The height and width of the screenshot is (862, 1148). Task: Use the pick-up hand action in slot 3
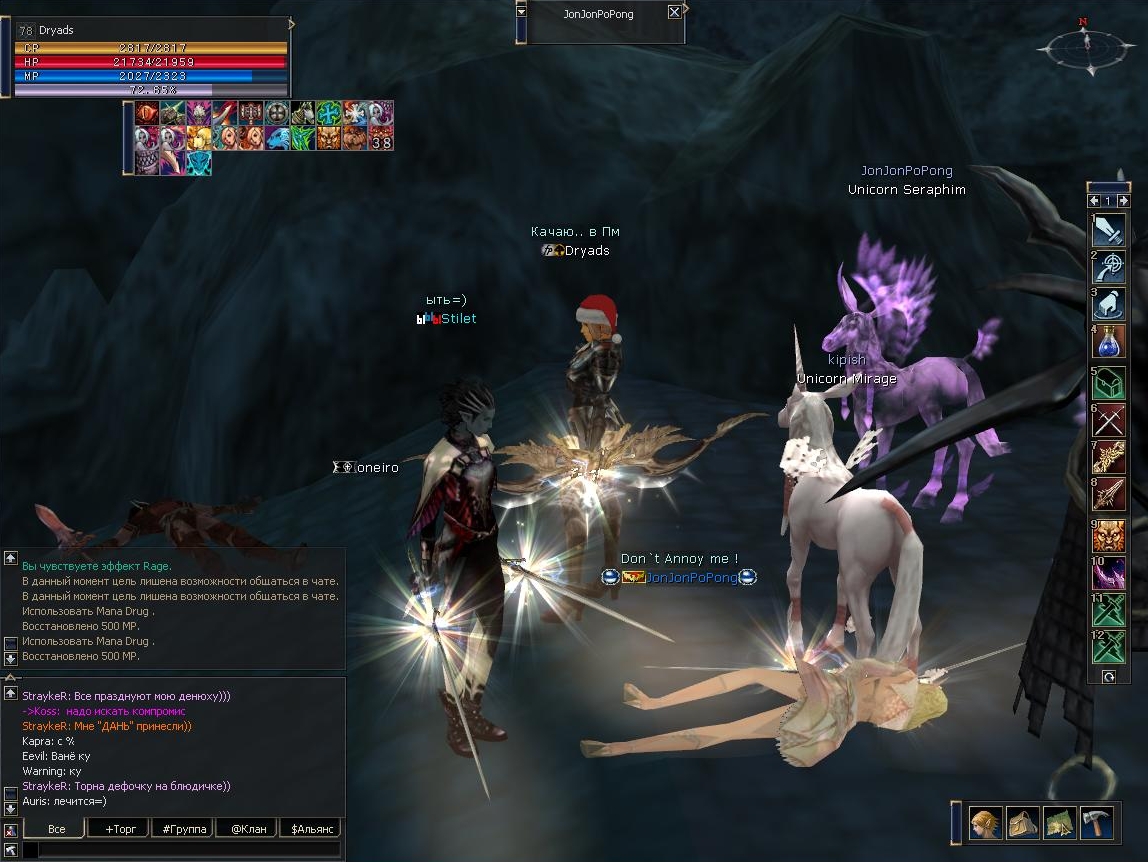click(1109, 304)
